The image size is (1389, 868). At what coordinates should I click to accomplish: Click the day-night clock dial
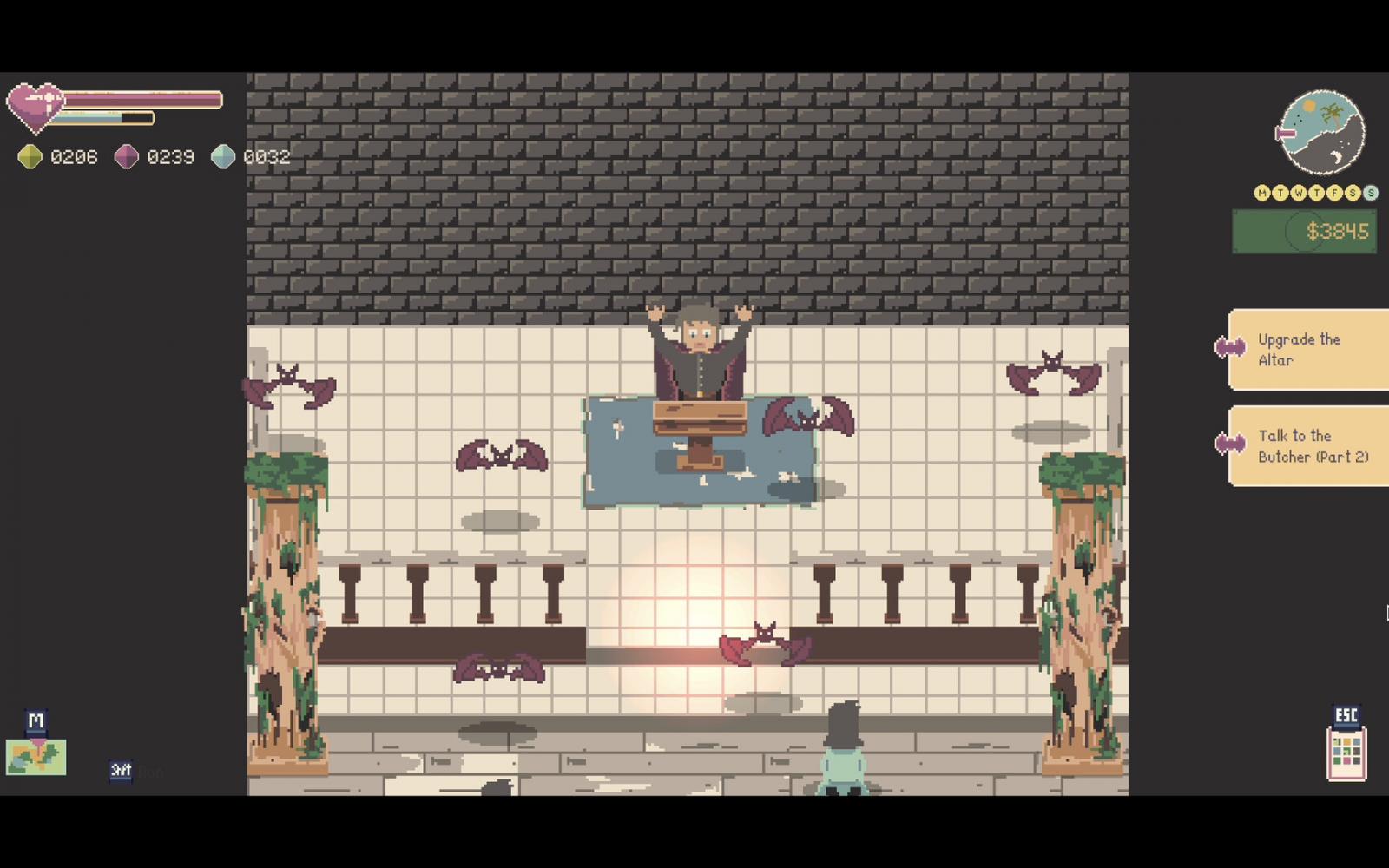coord(1322,133)
